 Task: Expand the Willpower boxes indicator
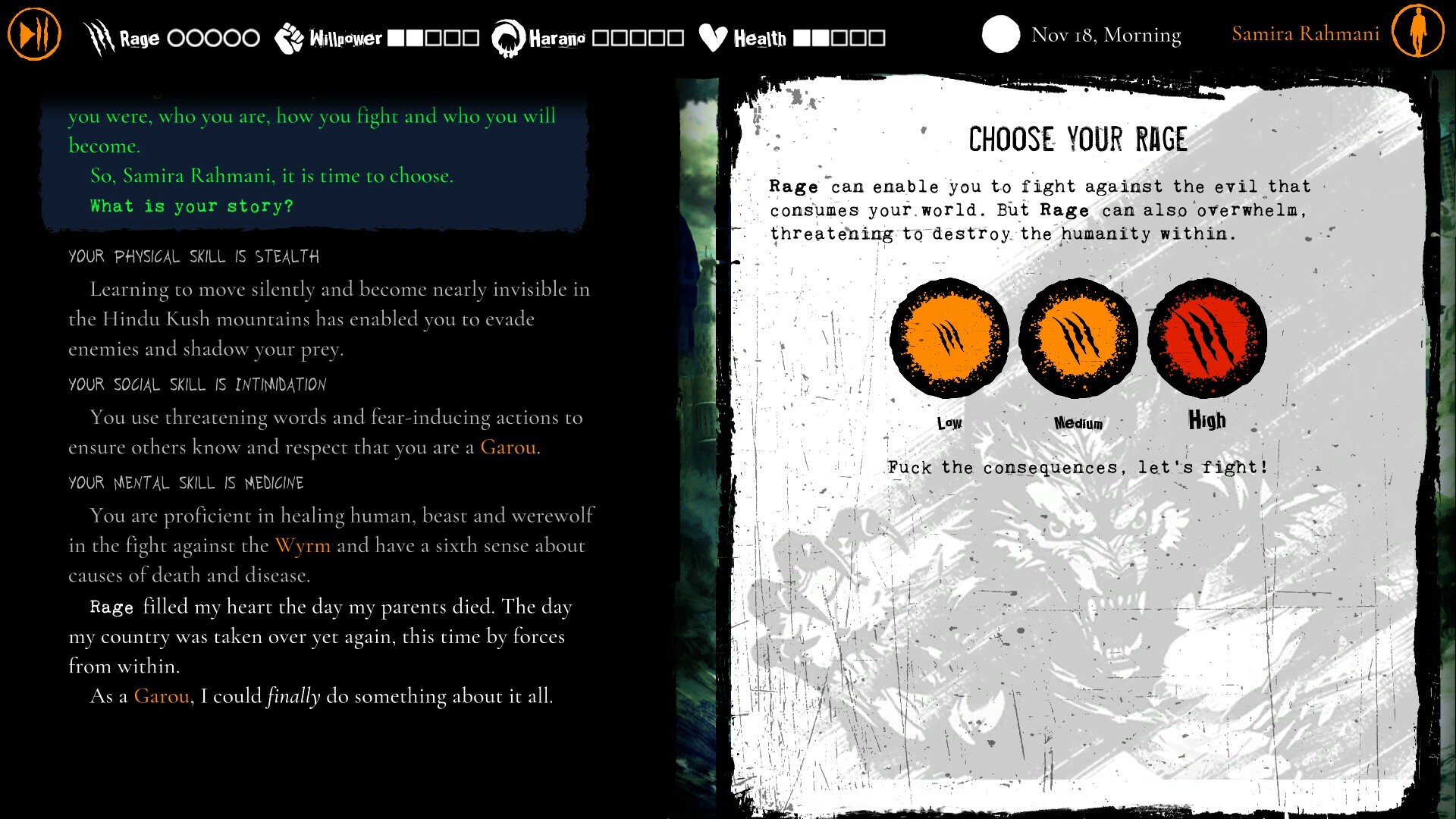(433, 36)
